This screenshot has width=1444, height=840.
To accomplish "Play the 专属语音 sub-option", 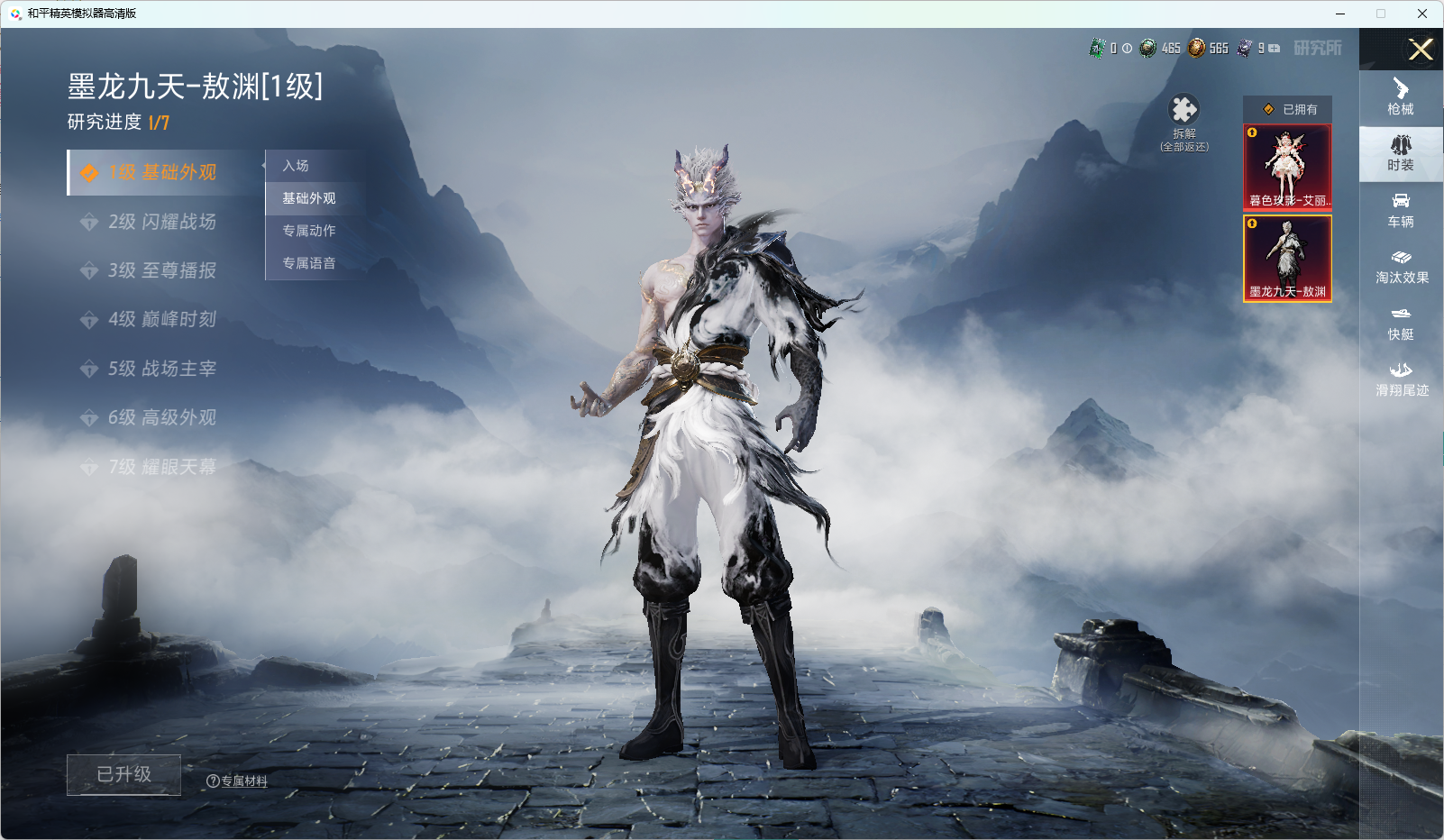I will [x=308, y=263].
